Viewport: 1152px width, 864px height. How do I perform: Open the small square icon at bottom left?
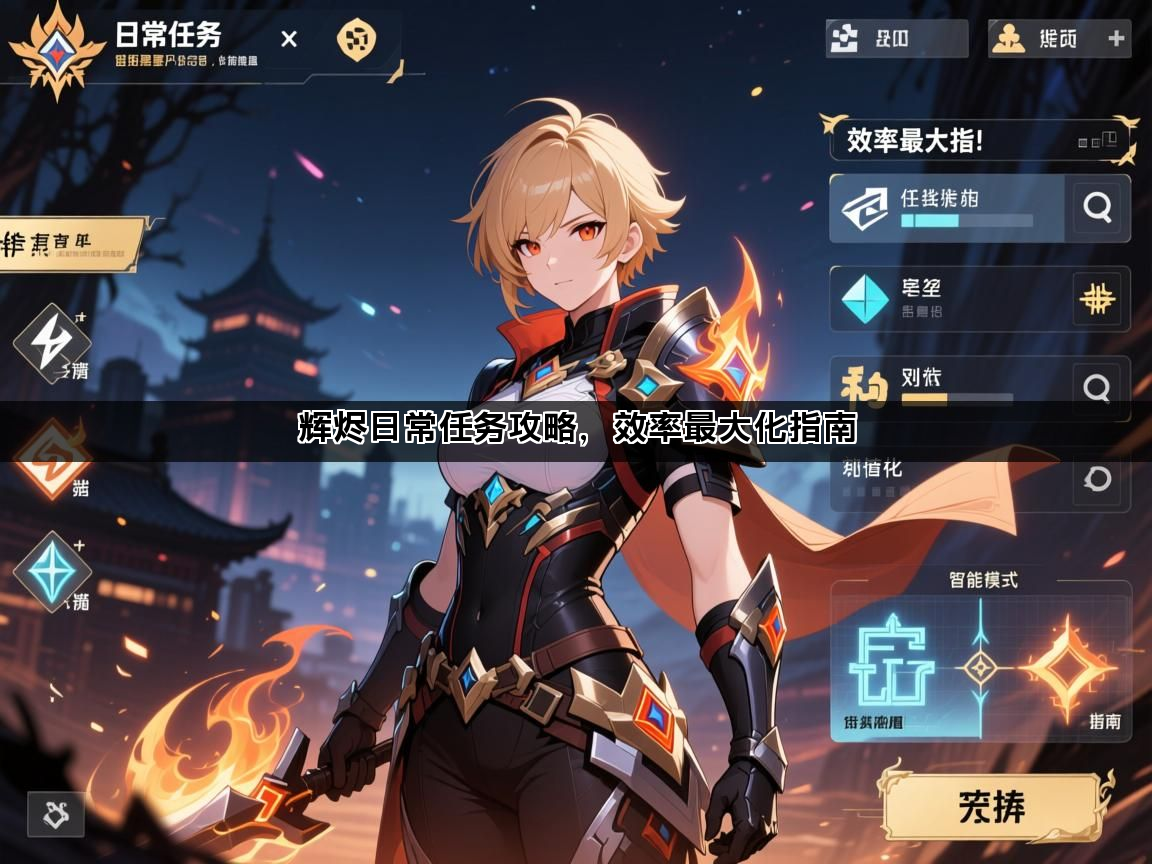(55, 814)
